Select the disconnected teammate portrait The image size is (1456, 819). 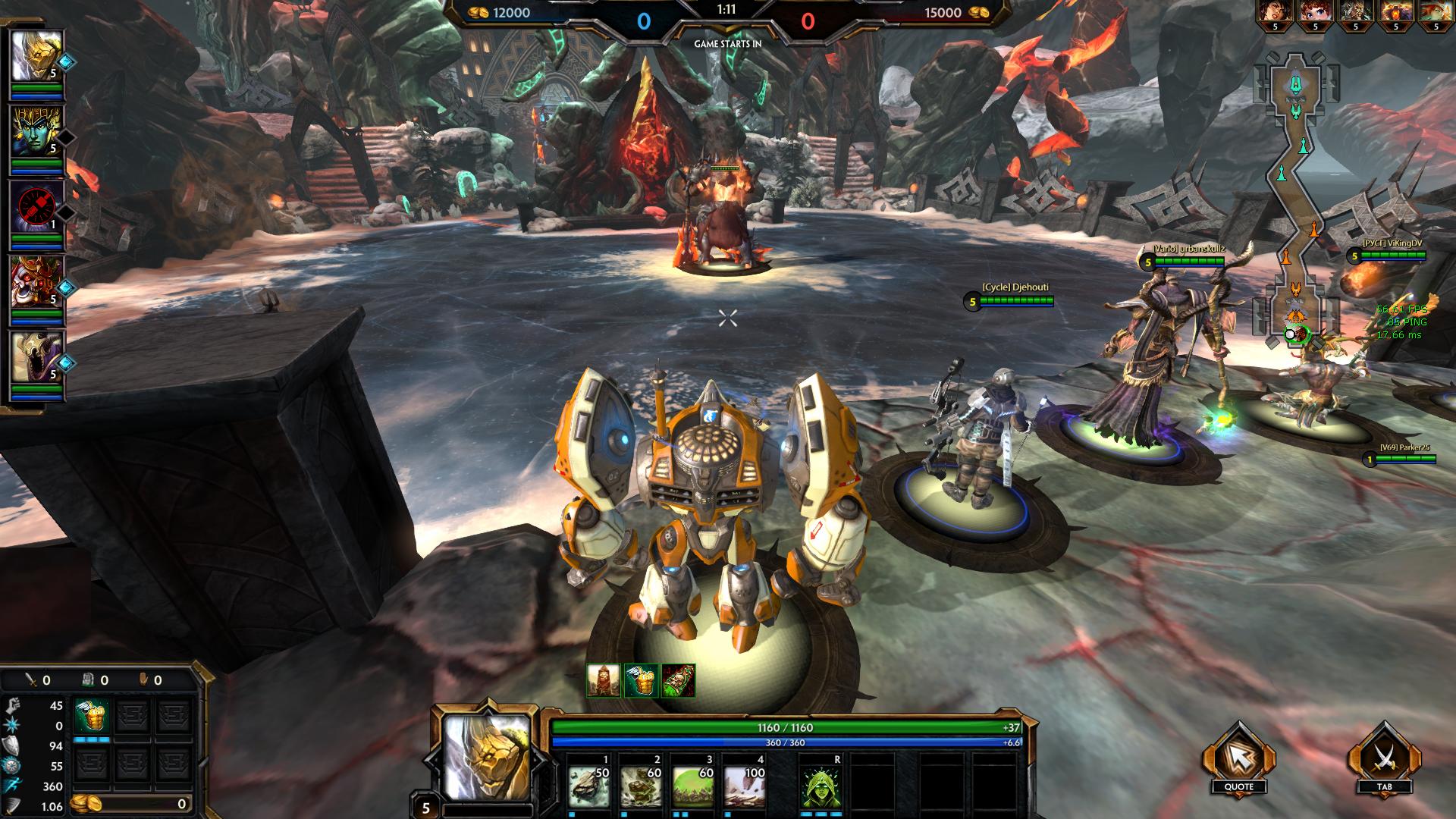tap(36, 207)
